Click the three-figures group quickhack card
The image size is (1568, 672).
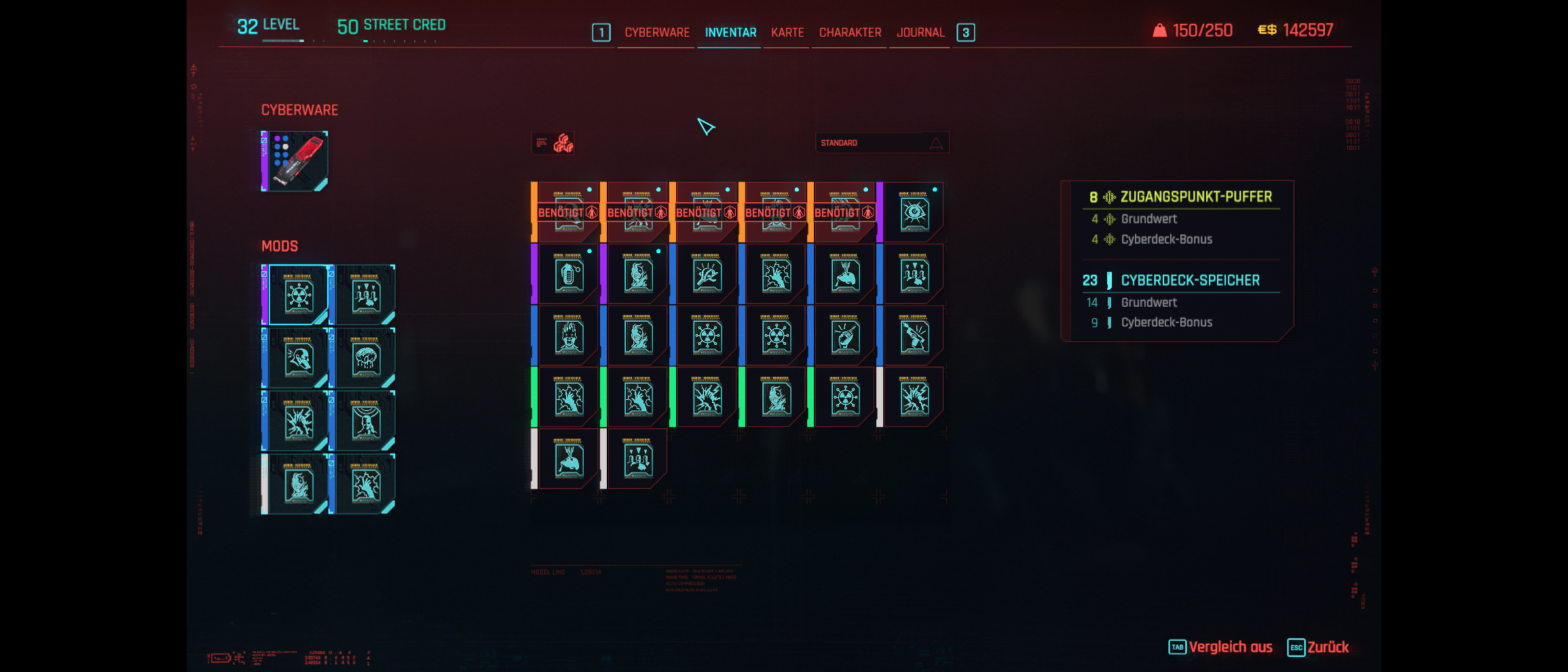click(913, 274)
